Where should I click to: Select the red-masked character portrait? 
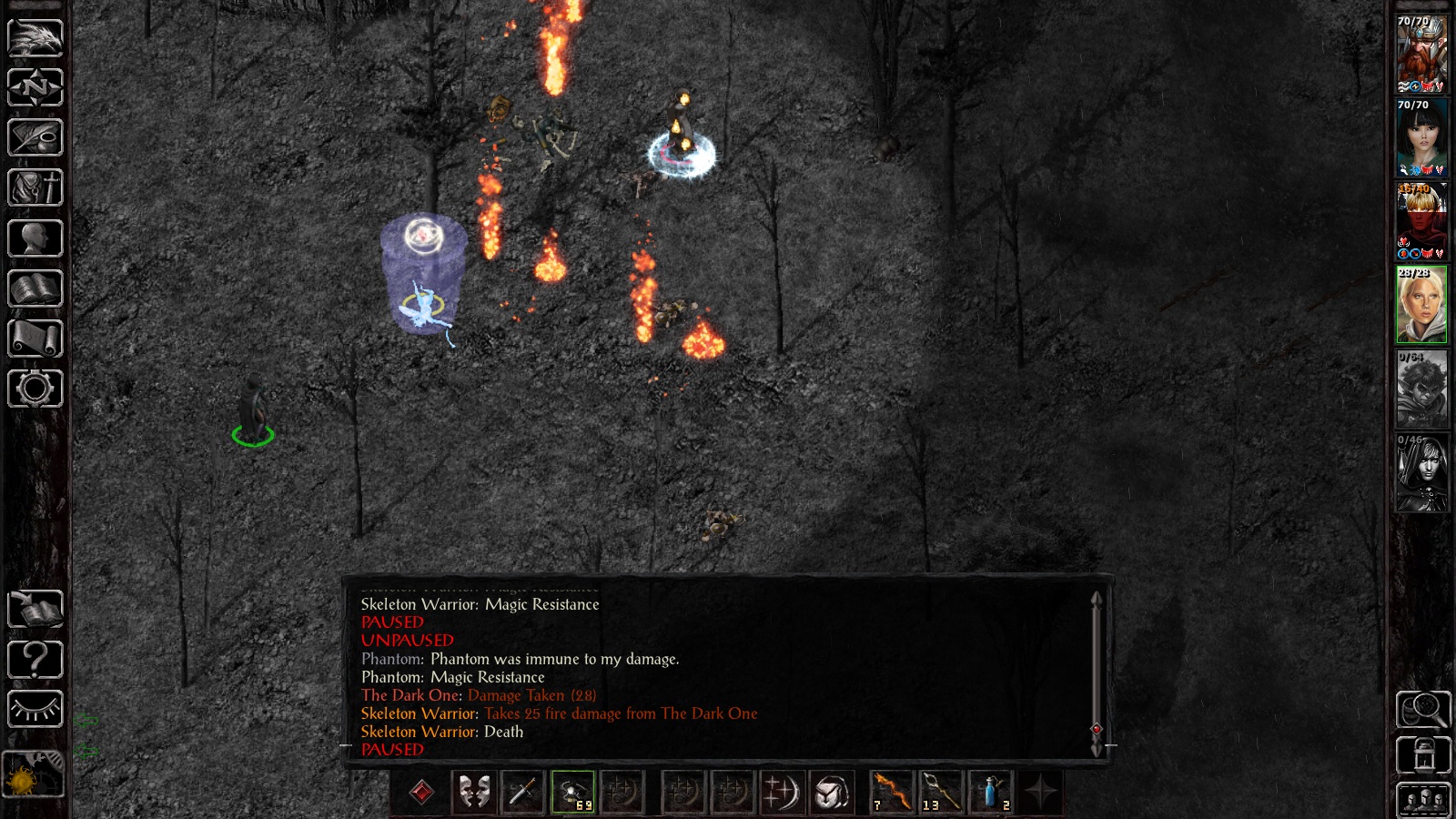1421,222
